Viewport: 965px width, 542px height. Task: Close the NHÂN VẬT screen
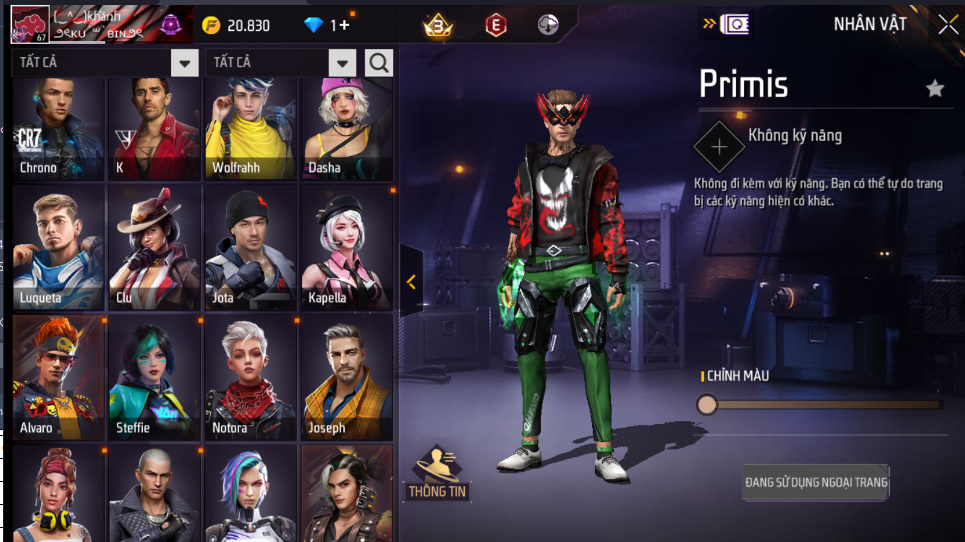pos(947,25)
